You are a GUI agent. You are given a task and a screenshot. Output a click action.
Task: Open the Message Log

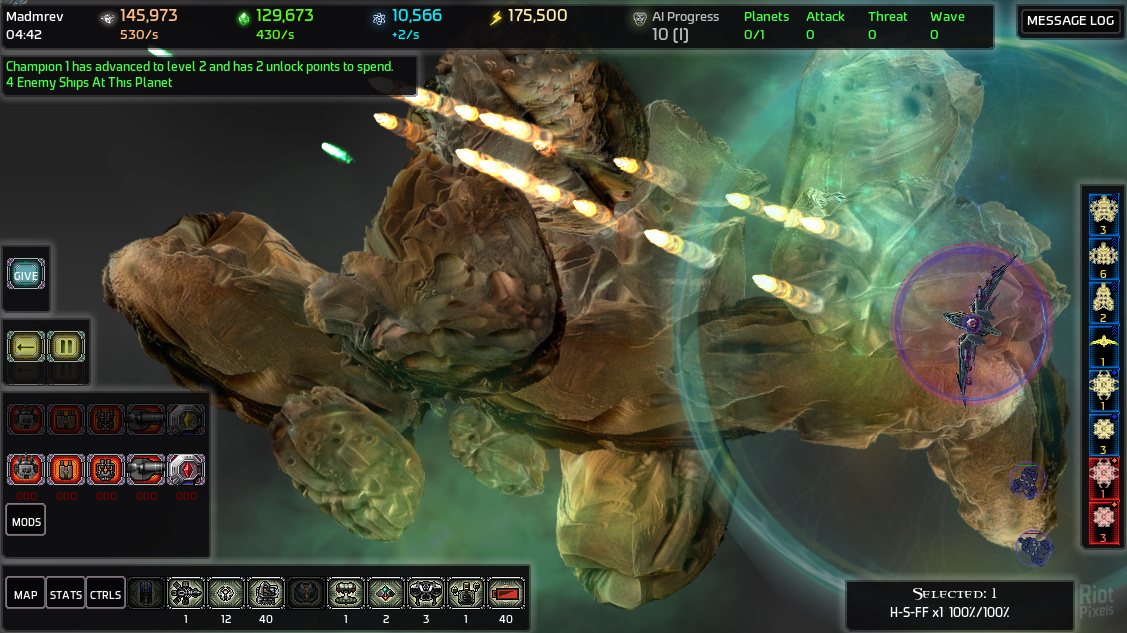pyautogui.click(x=1070, y=21)
